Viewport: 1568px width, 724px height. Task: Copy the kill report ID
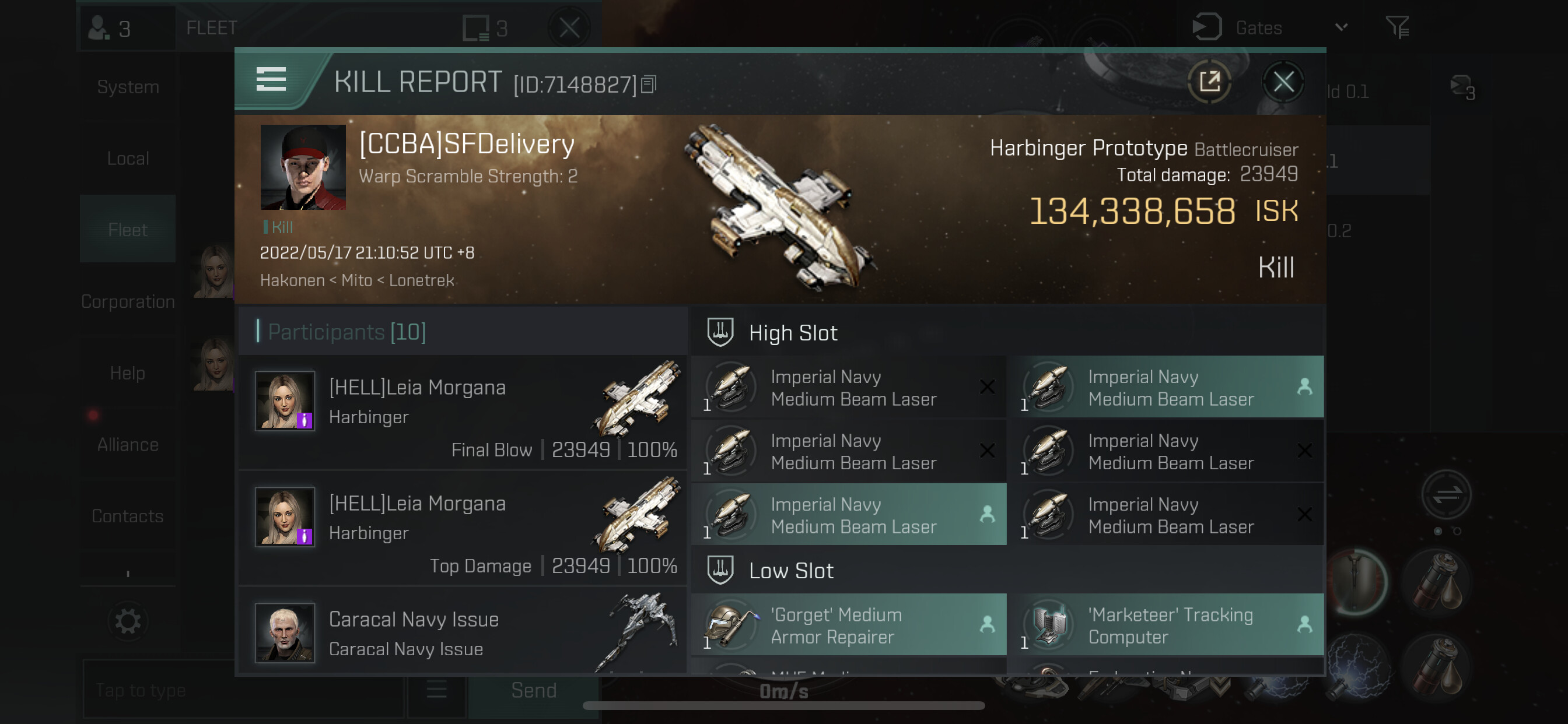[x=649, y=85]
